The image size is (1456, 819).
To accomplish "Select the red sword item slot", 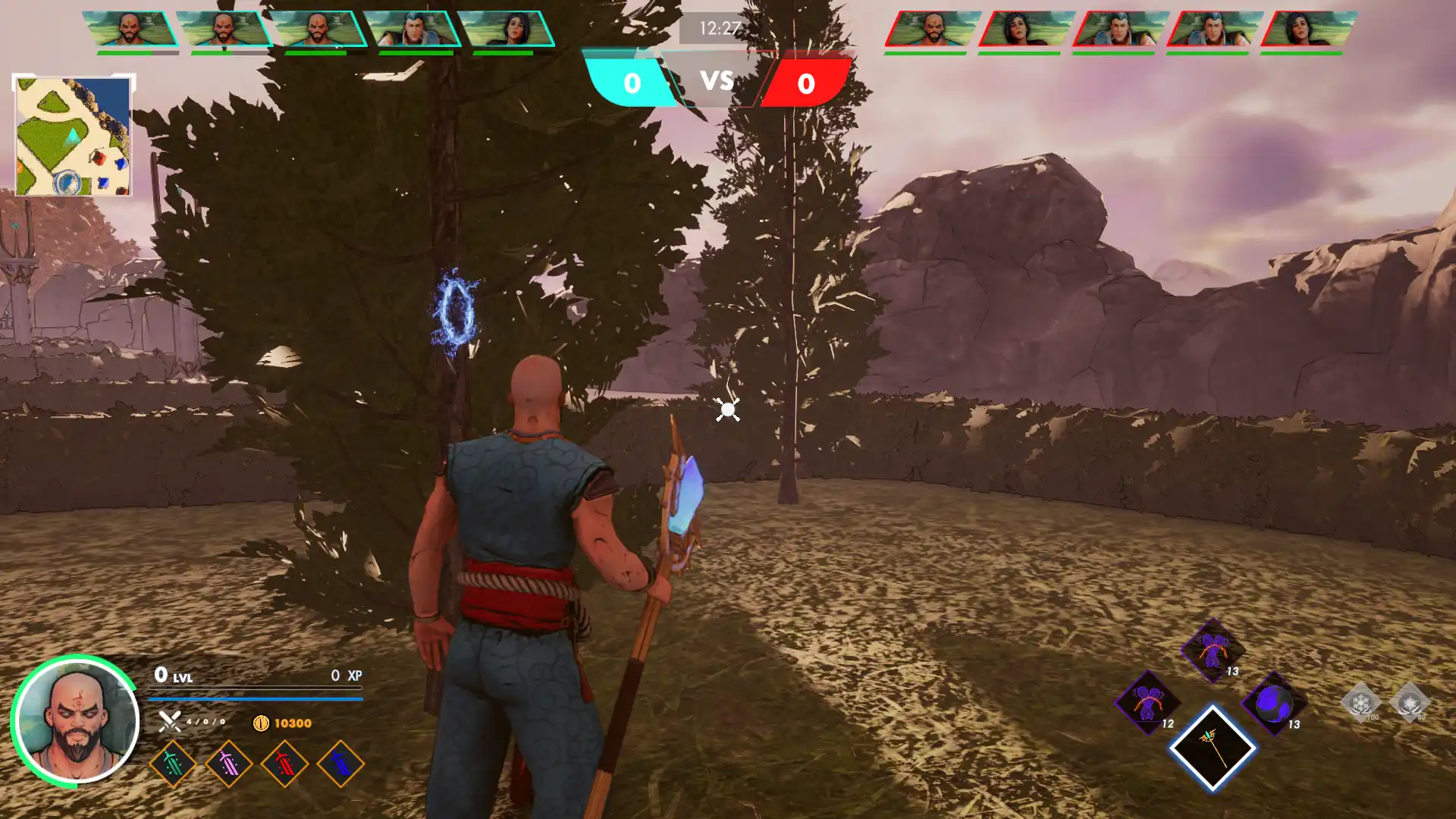I will [285, 764].
